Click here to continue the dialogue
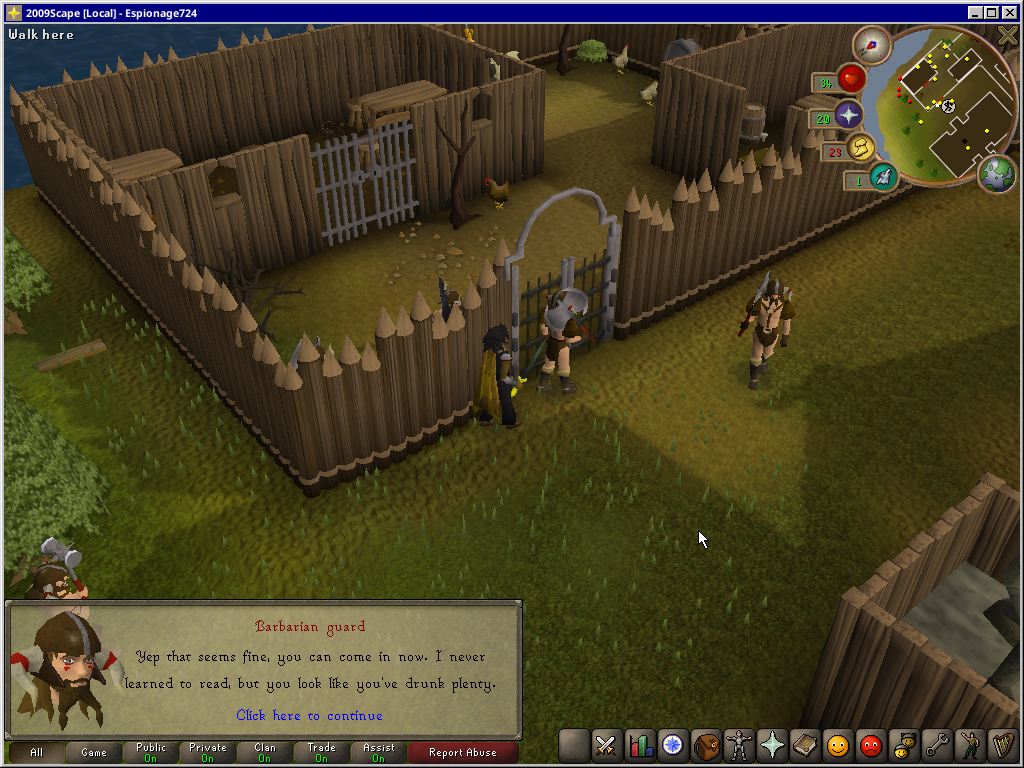1024x768 pixels. click(x=309, y=715)
